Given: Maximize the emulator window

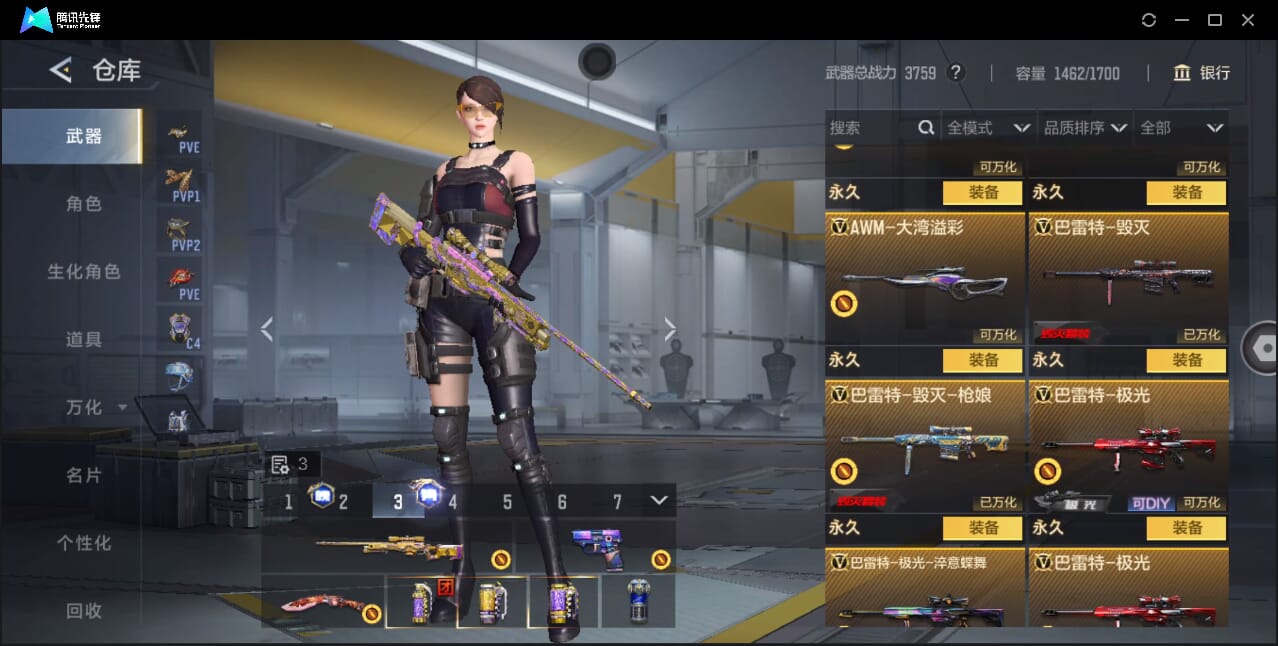Looking at the screenshot, I should click(1215, 20).
